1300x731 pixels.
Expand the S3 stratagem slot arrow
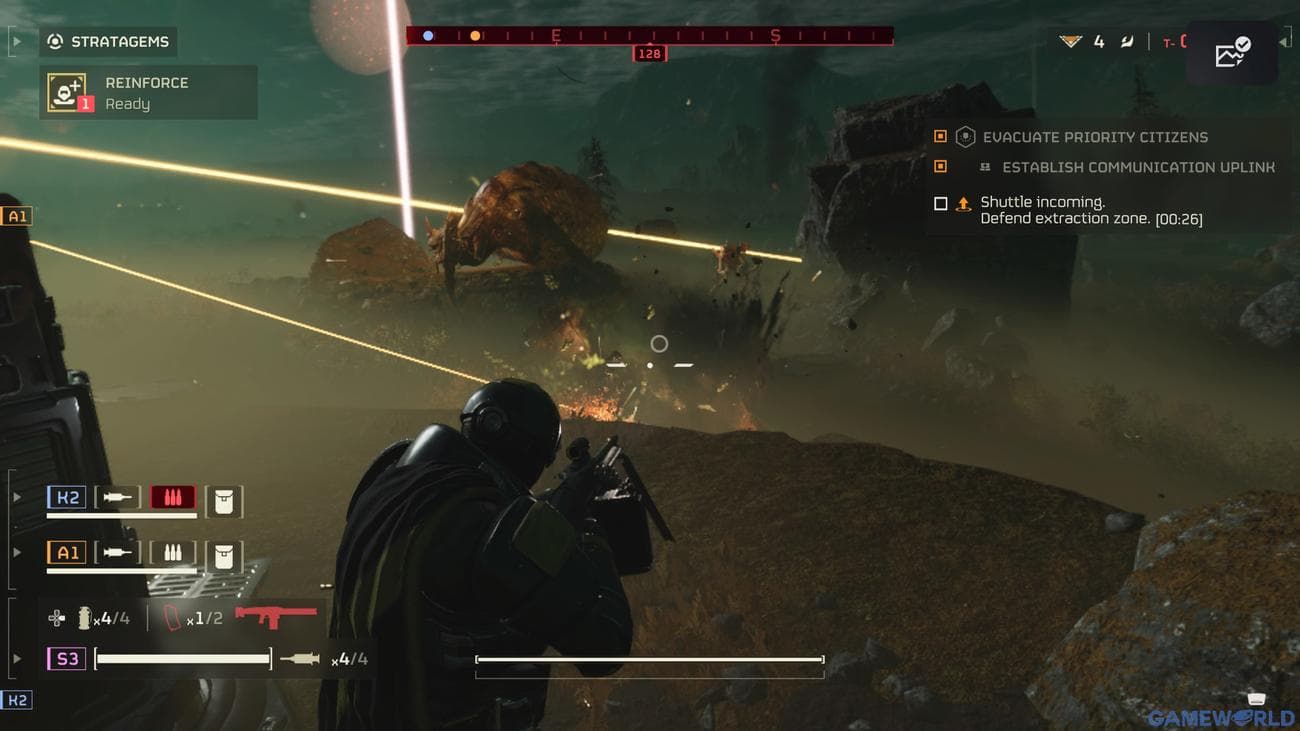pos(16,658)
